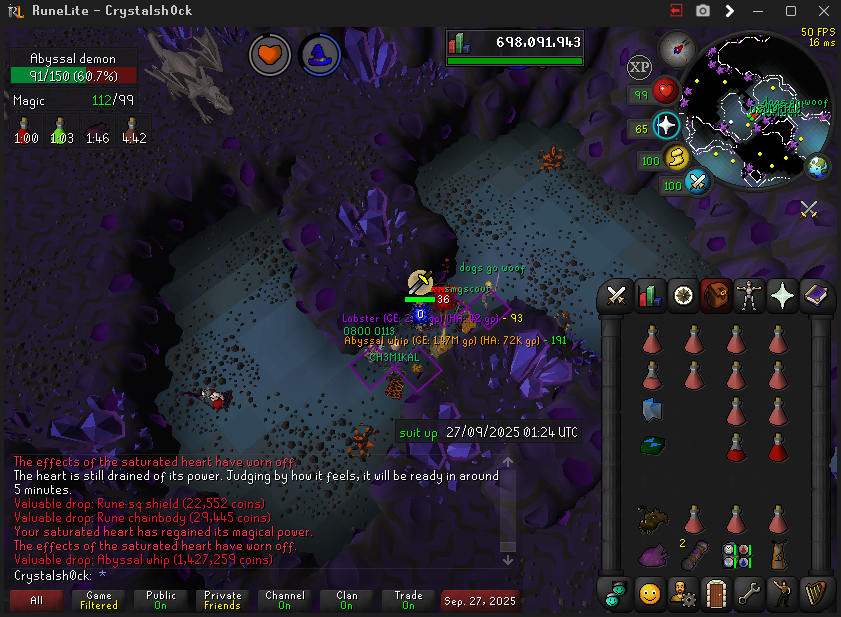Select the rune pouch in inventory
The width and height of the screenshot is (841, 617).
point(738,554)
